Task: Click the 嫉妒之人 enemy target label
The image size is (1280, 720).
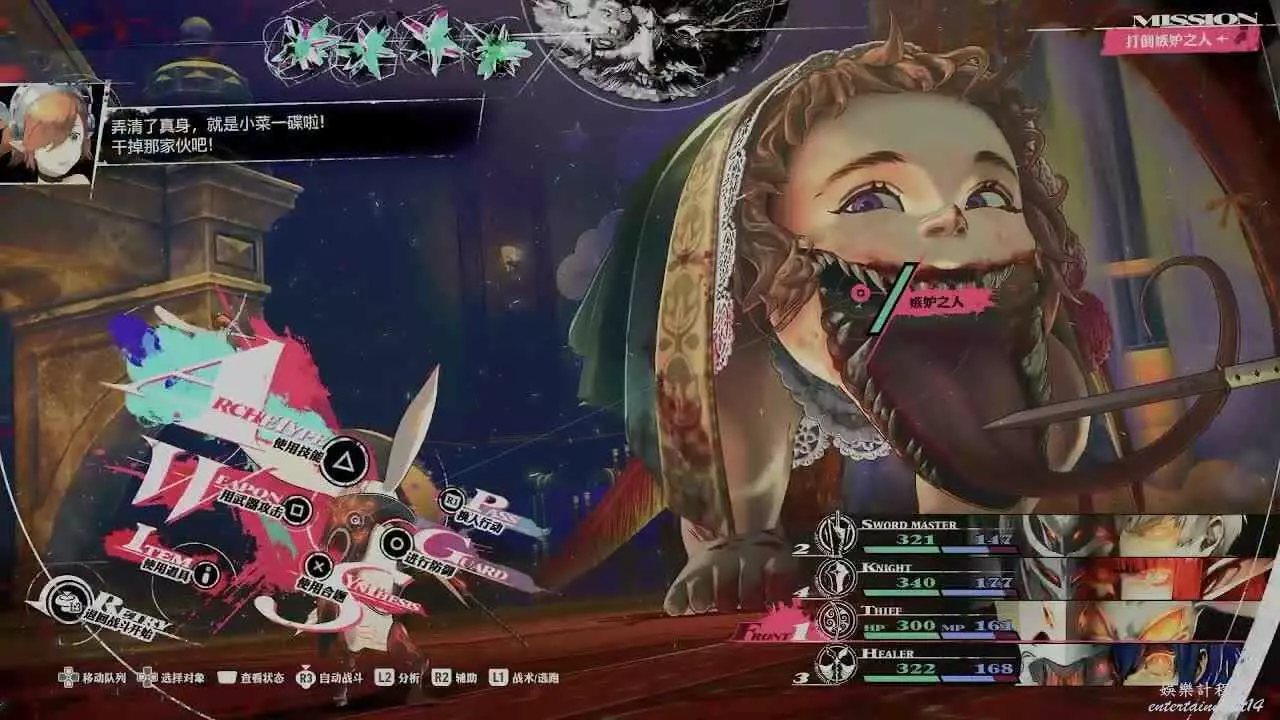Action: tap(934, 300)
